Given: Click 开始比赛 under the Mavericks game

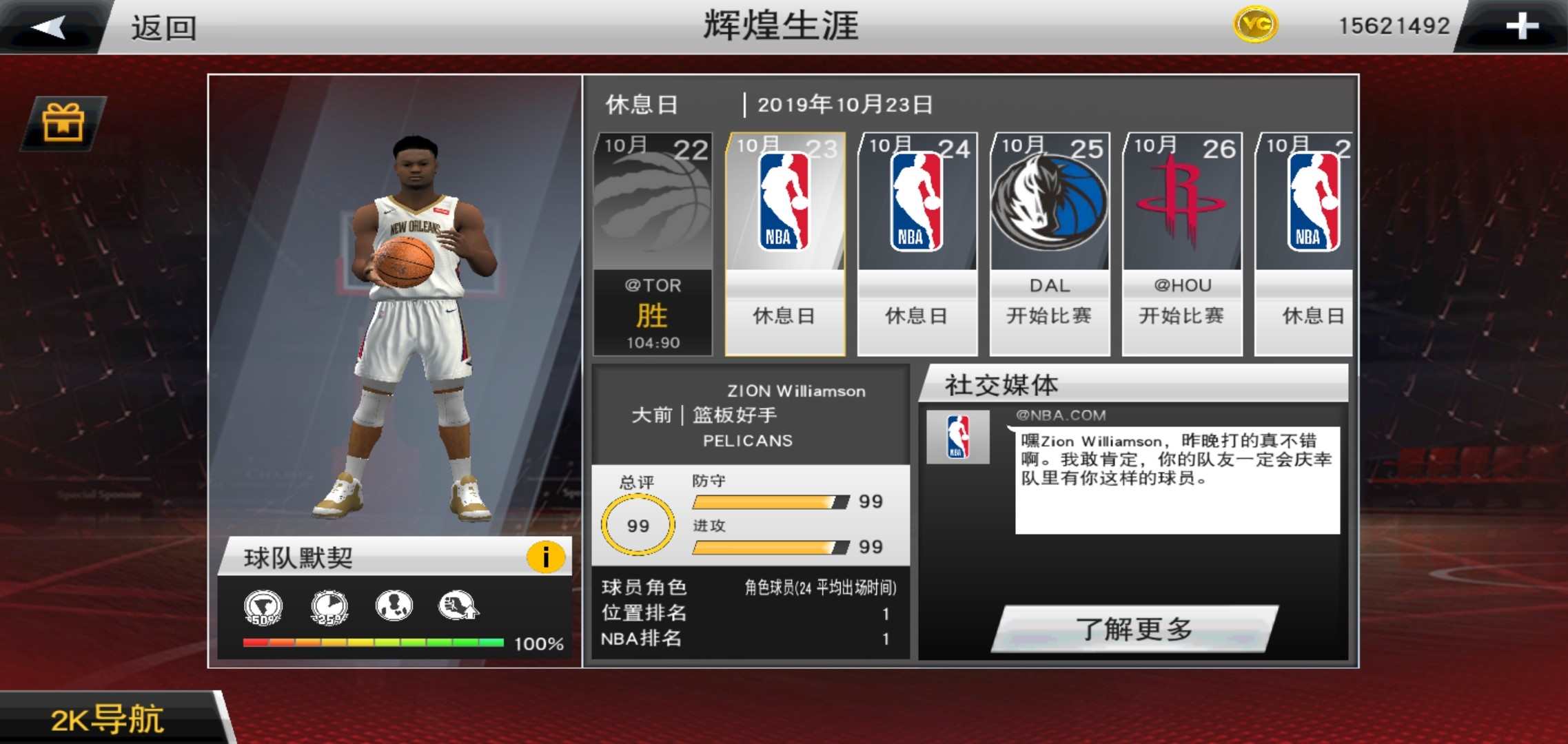Looking at the screenshot, I should [x=1048, y=316].
